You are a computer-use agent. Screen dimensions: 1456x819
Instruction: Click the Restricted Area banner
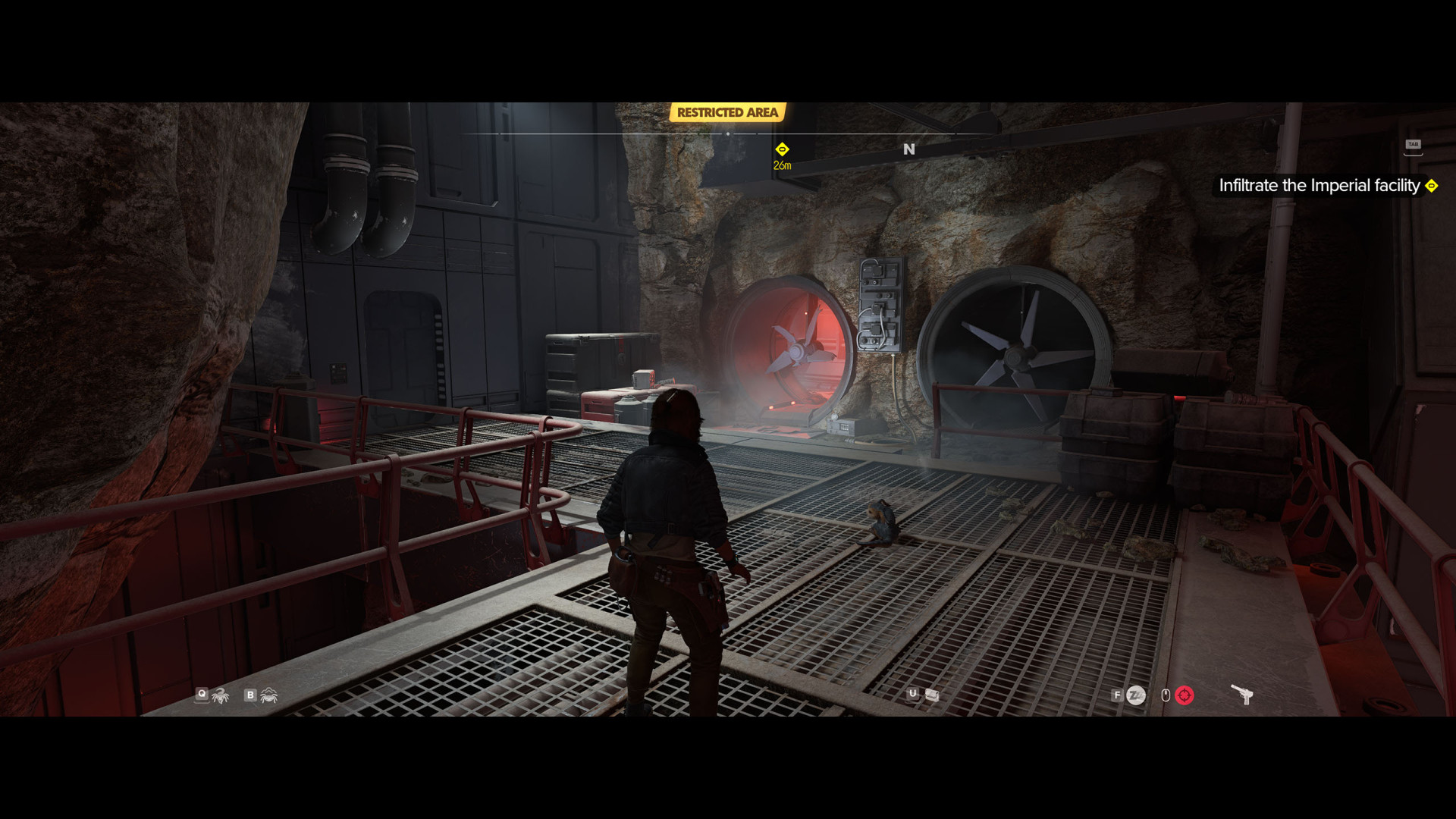(x=727, y=112)
